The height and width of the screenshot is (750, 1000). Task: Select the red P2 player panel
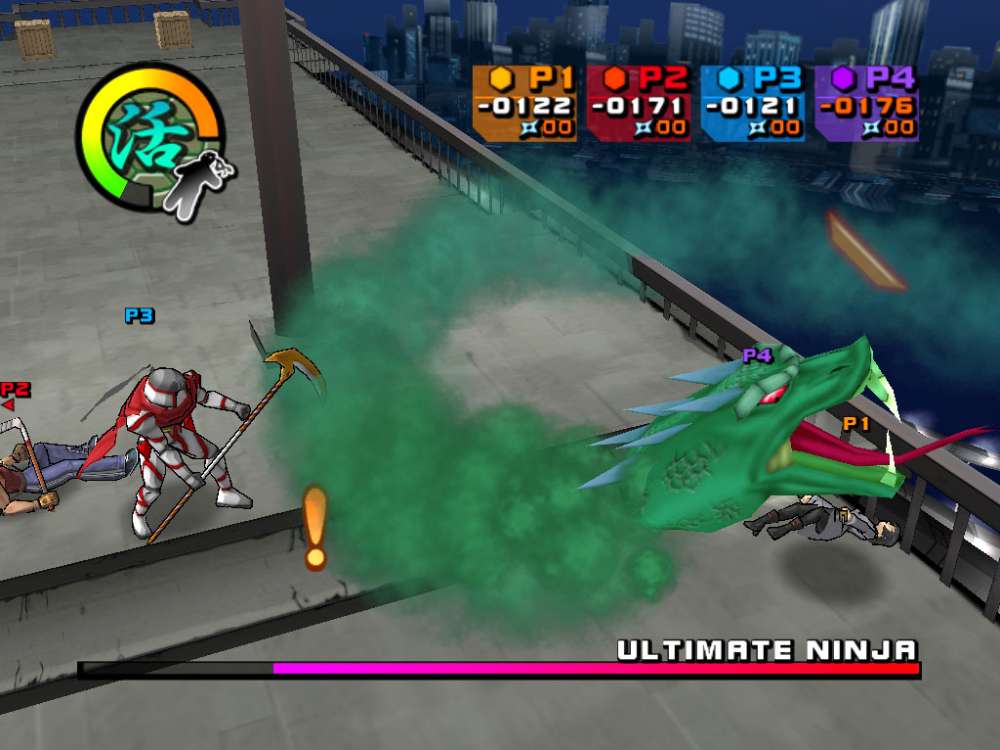[x=638, y=103]
